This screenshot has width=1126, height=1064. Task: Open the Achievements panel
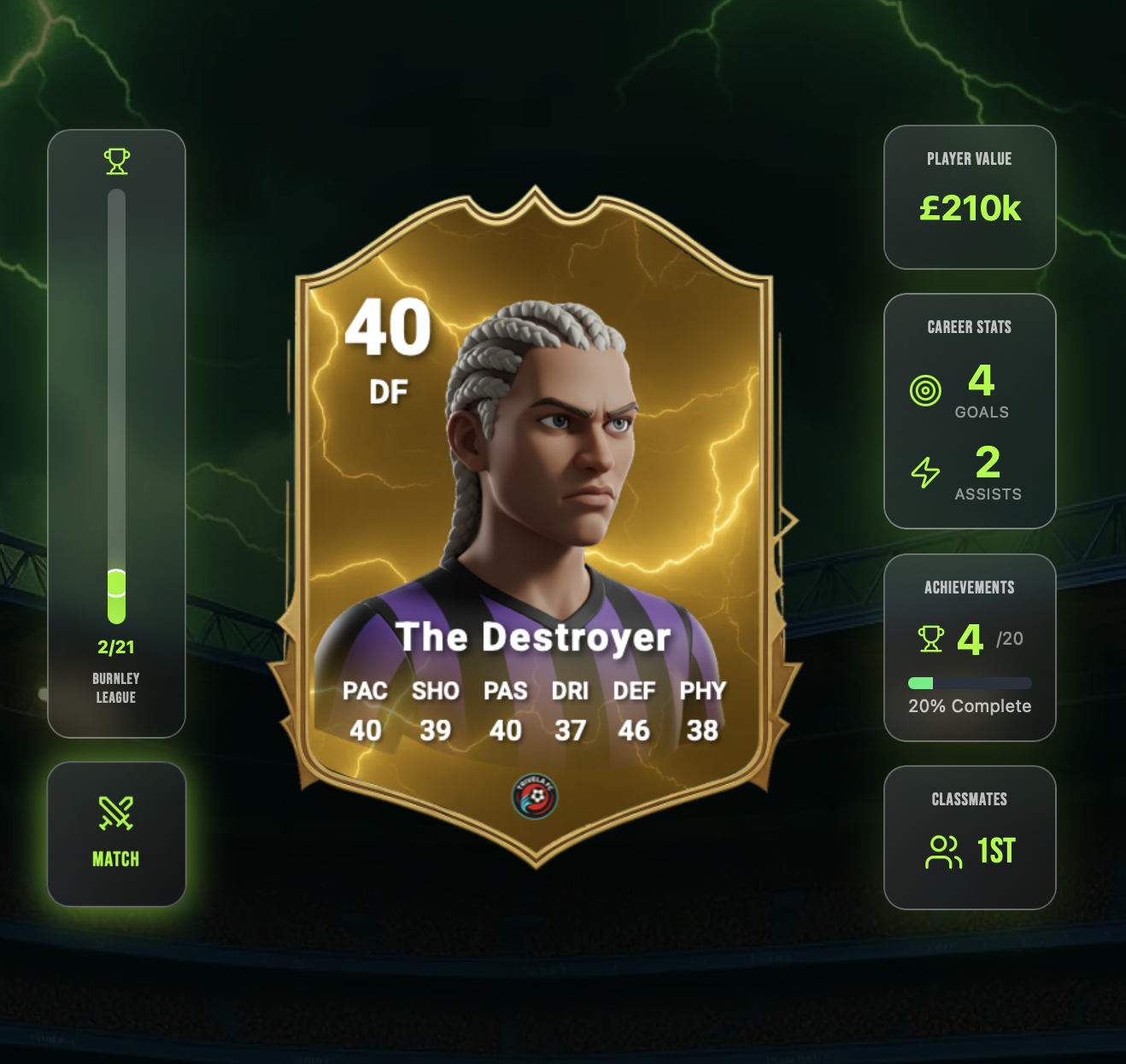click(969, 647)
